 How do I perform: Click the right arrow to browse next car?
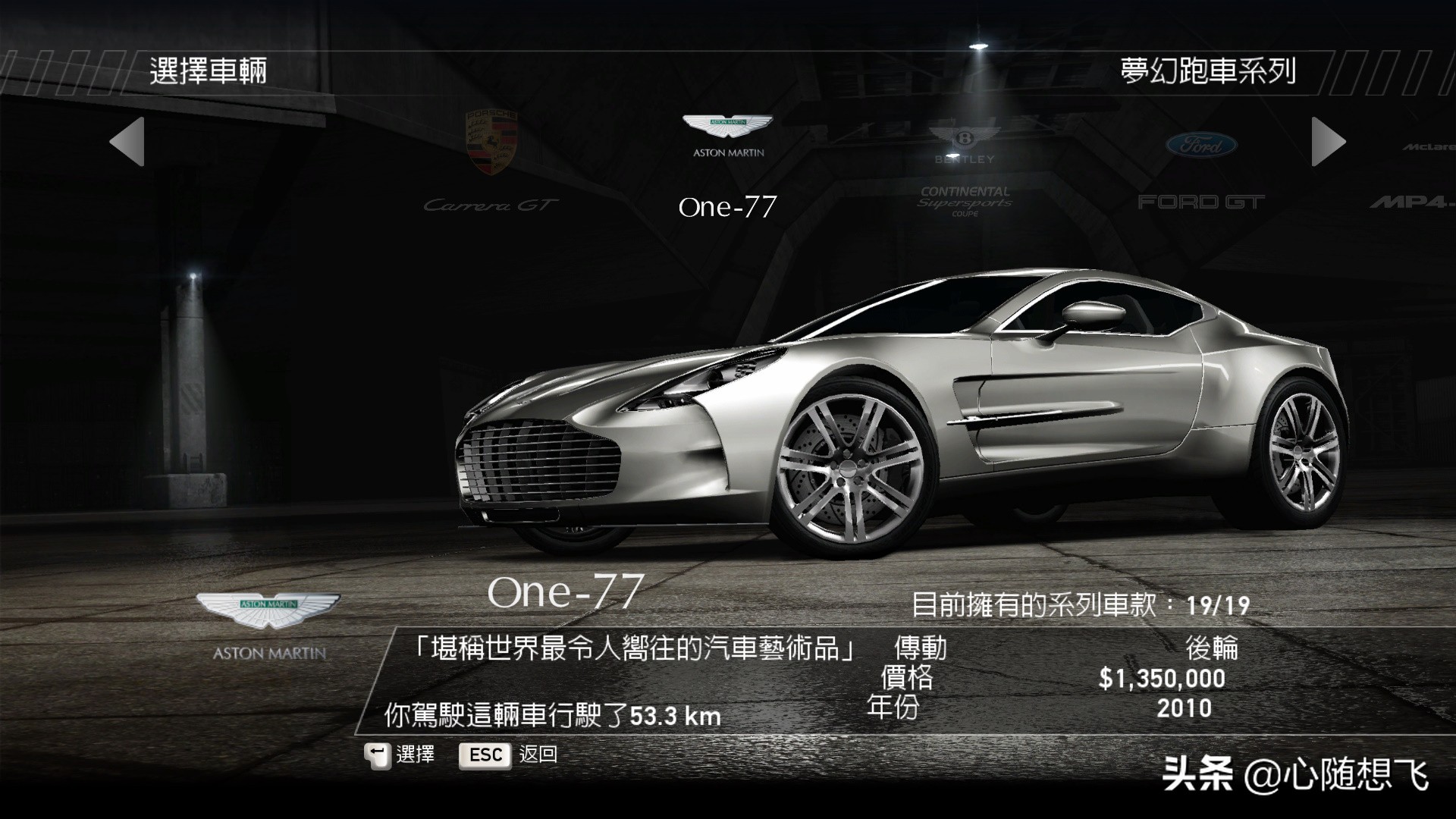(x=1328, y=142)
